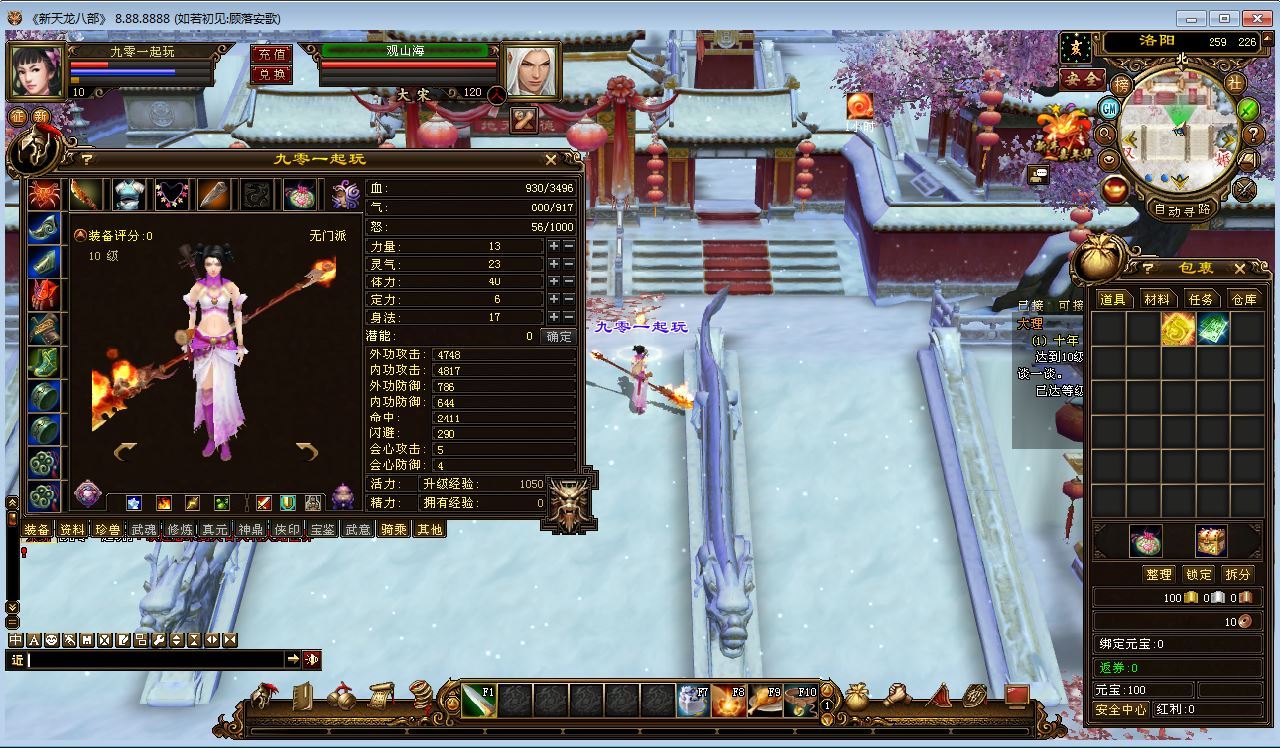Close the 包裹 bag window
The height and width of the screenshot is (748, 1280).
pyautogui.click(x=1240, y=269)
